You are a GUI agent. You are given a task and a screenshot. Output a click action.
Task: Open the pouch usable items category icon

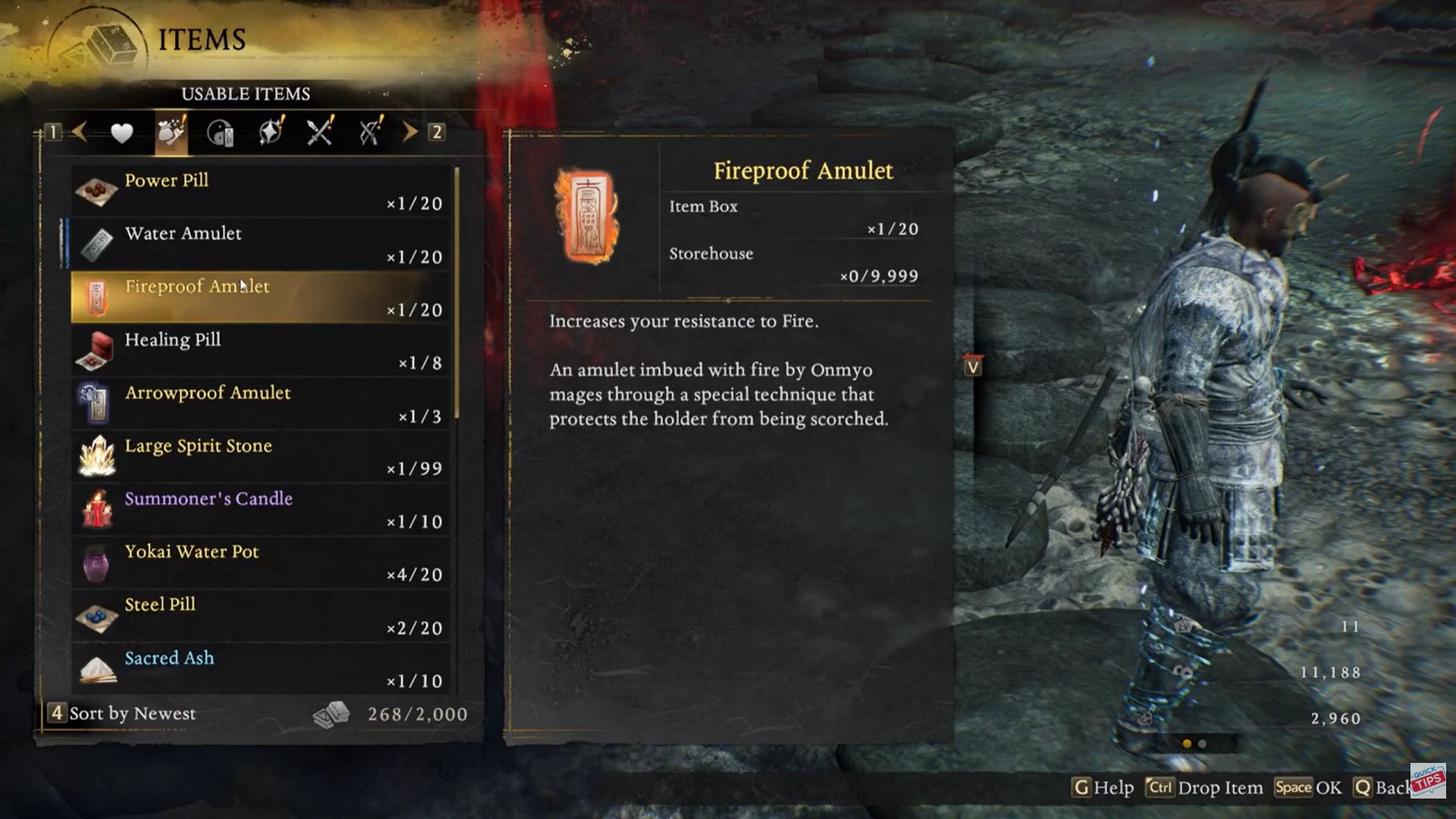[171, 131]
